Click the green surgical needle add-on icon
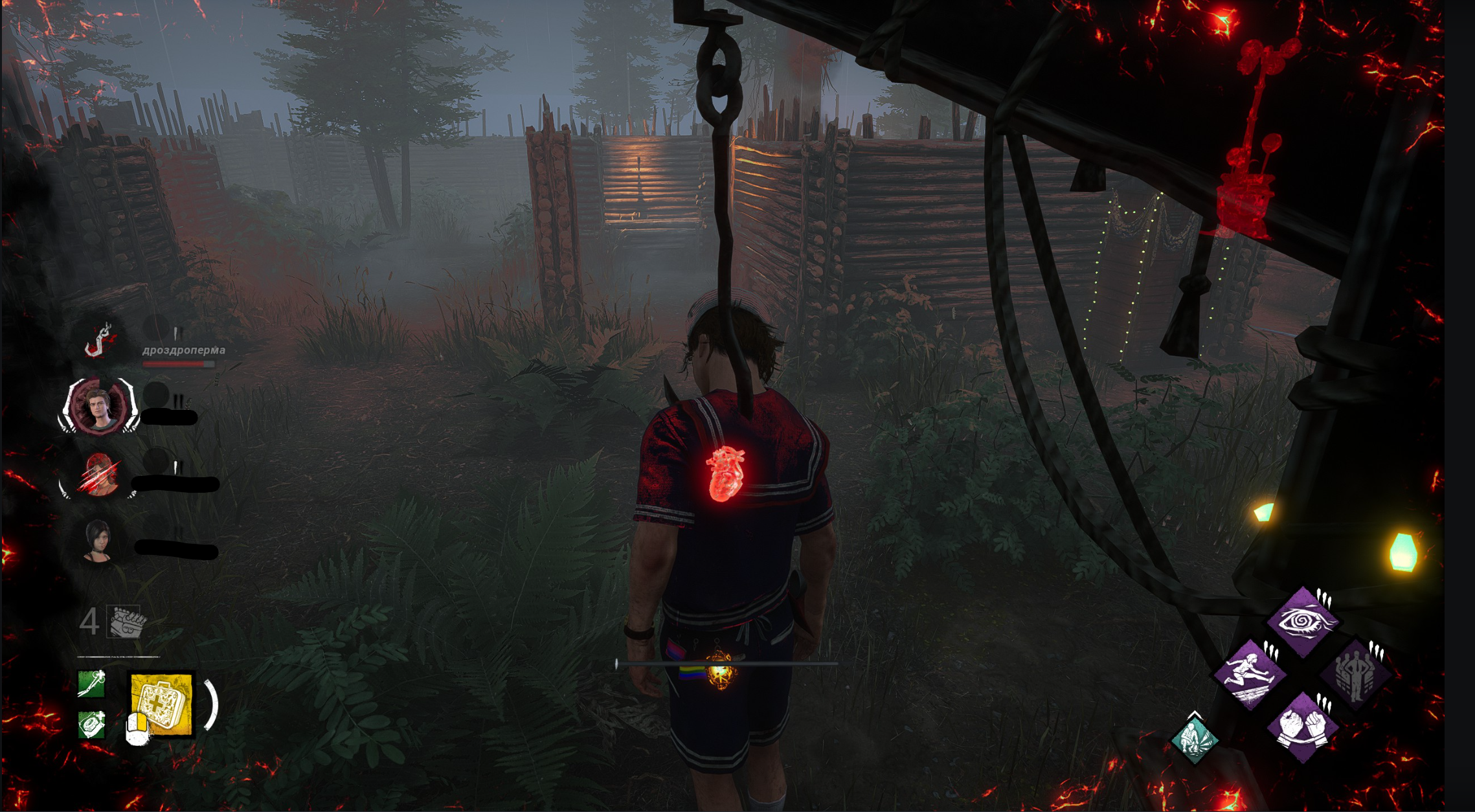 click(91, 684)
